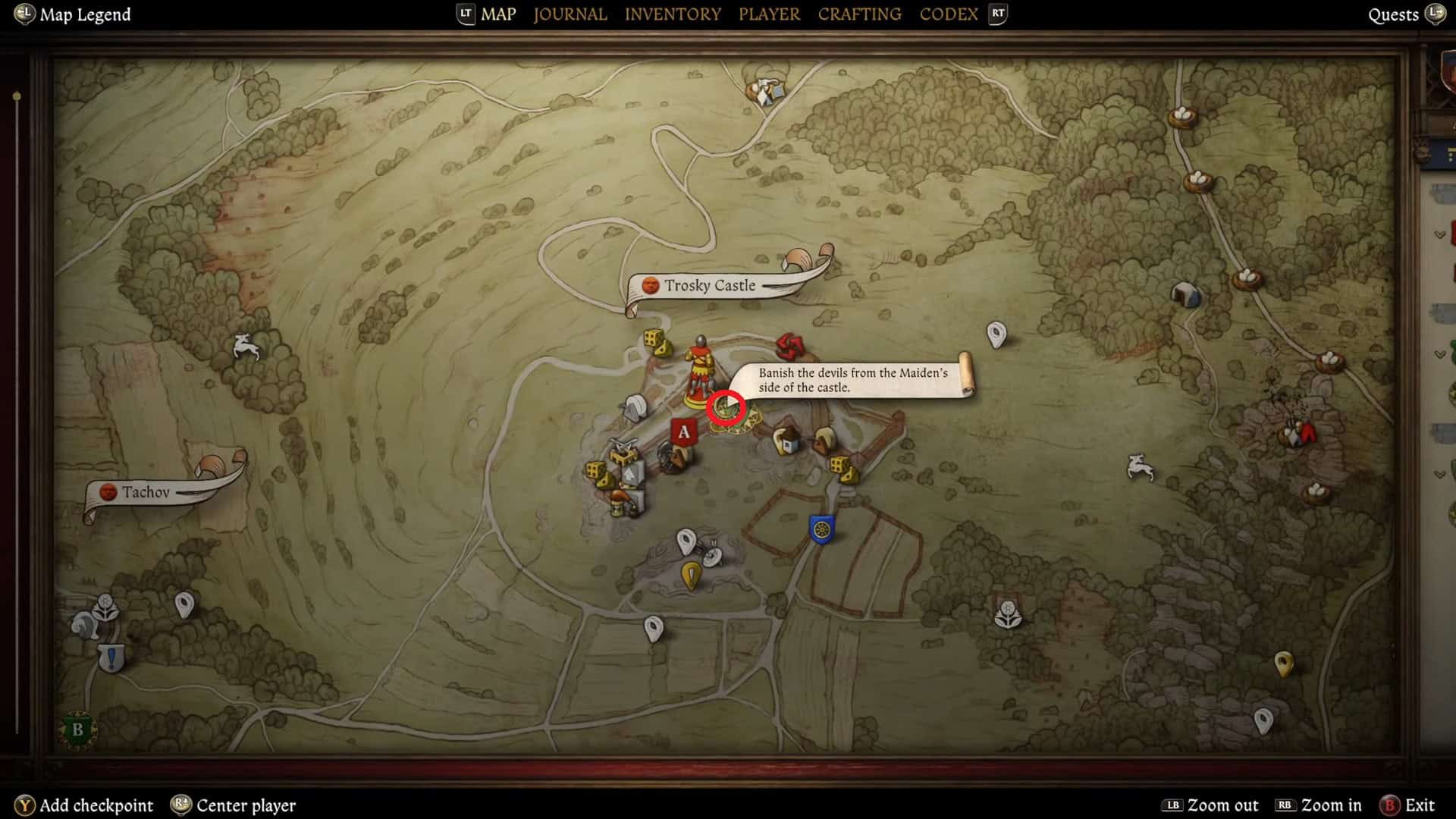Select the red pinwheel map marker
This screenshot has height=819, width=1456.
(789, 347)
